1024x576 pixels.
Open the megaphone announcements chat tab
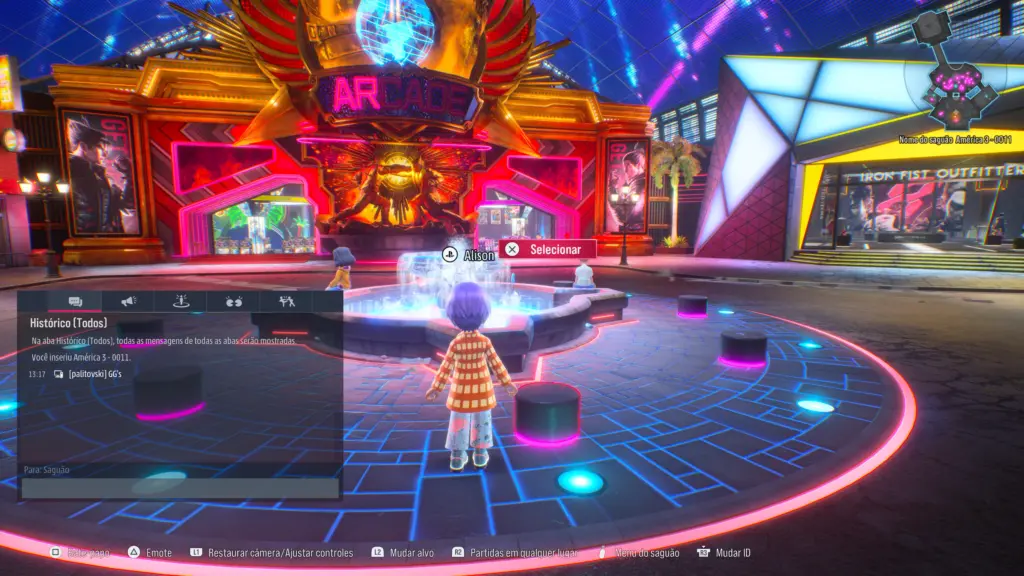point(128,301)
